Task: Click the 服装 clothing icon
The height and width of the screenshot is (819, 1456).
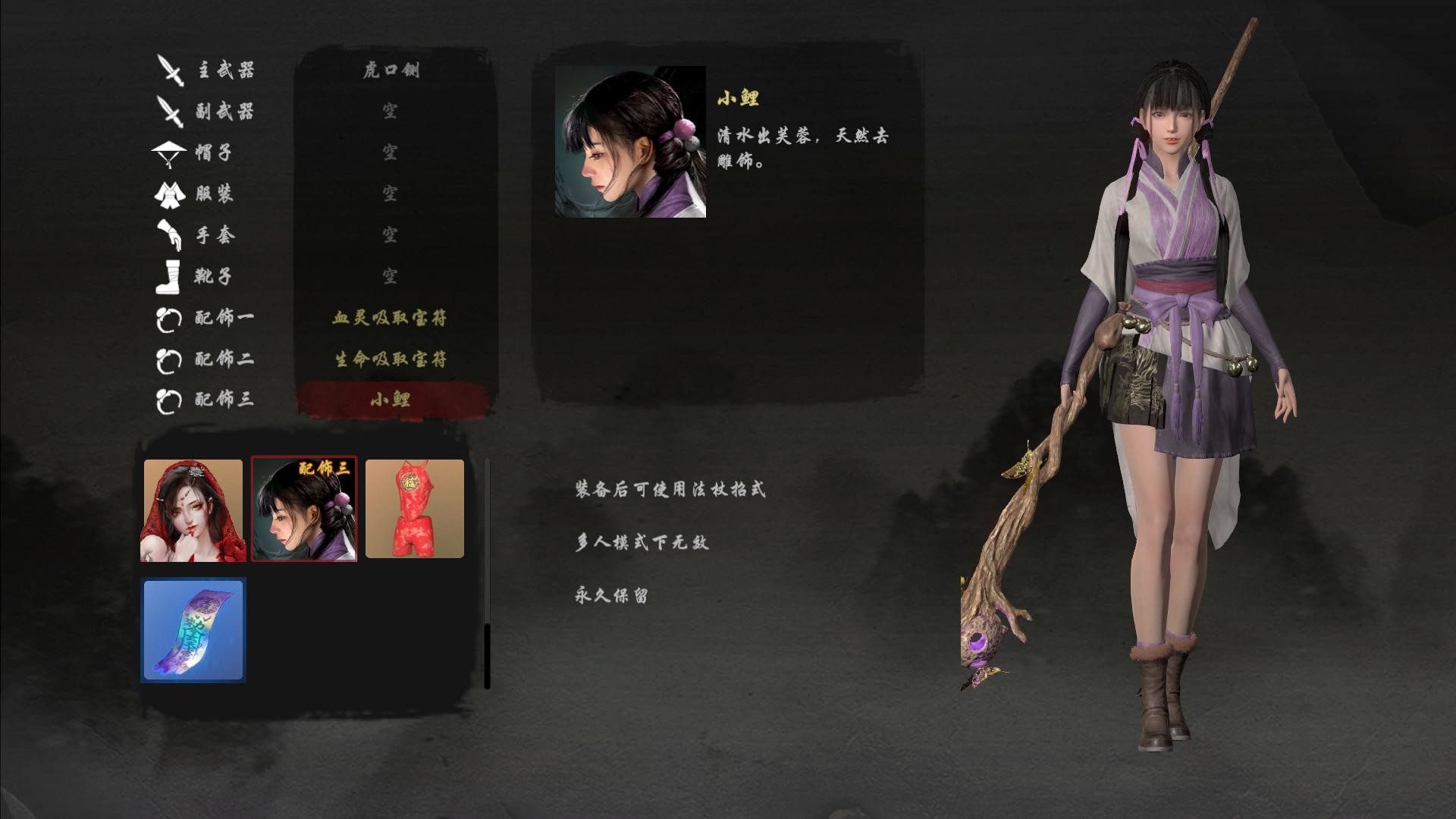Action: (168, 193)
